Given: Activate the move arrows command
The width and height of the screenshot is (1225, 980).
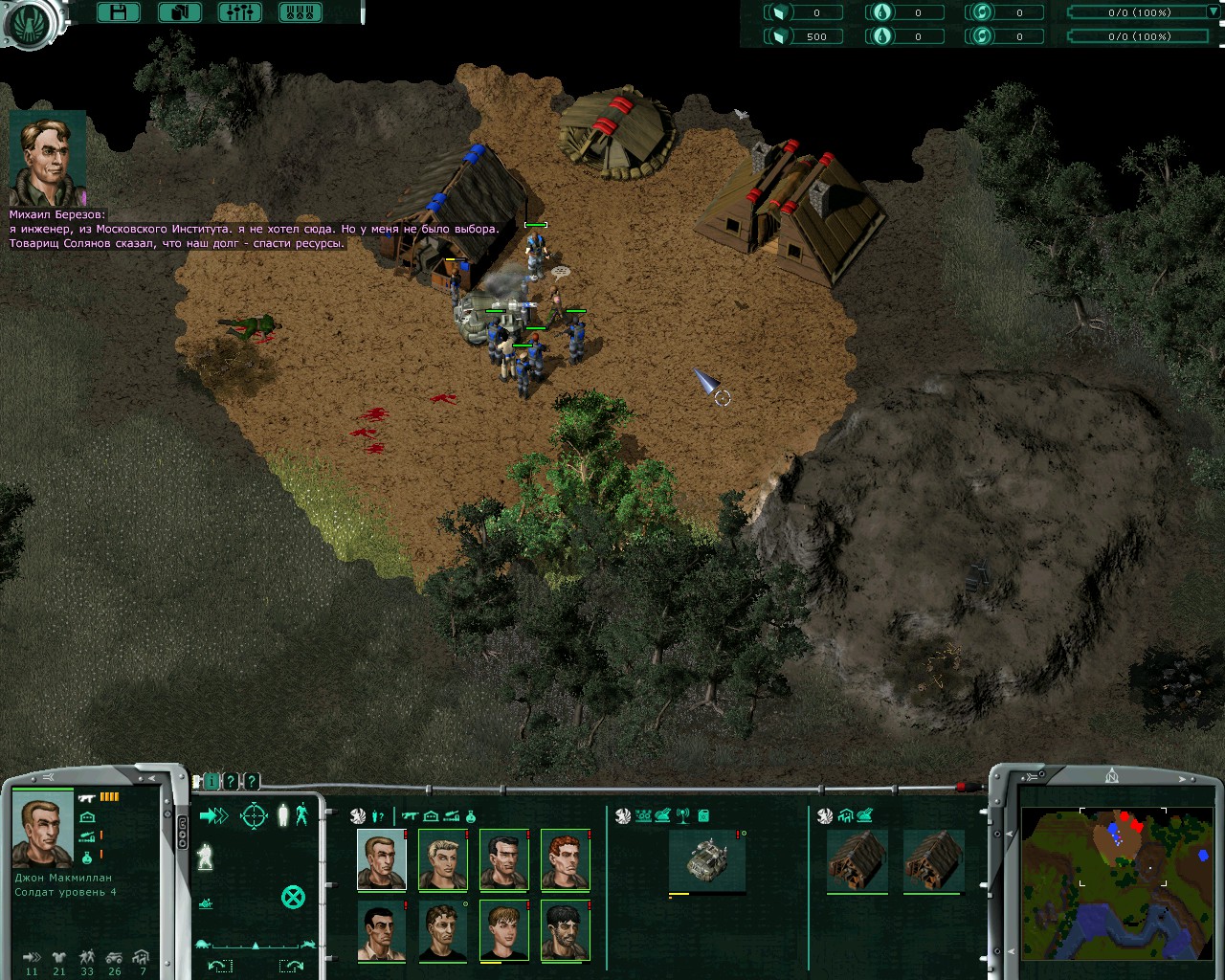Looking at the screenshot, I should (x=213, y=815).
